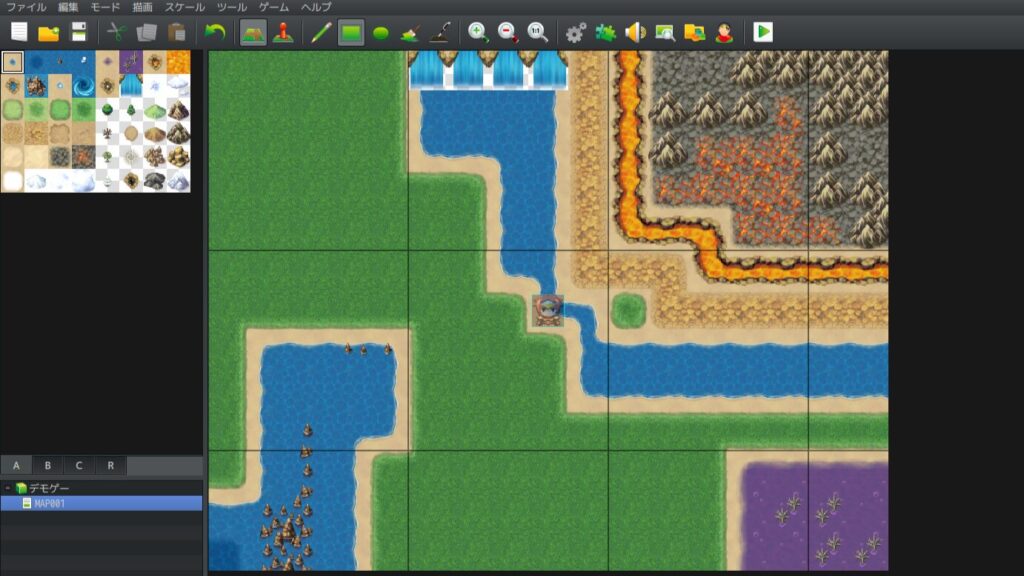Select the pencil drawing tool

(x=321, y=32)
